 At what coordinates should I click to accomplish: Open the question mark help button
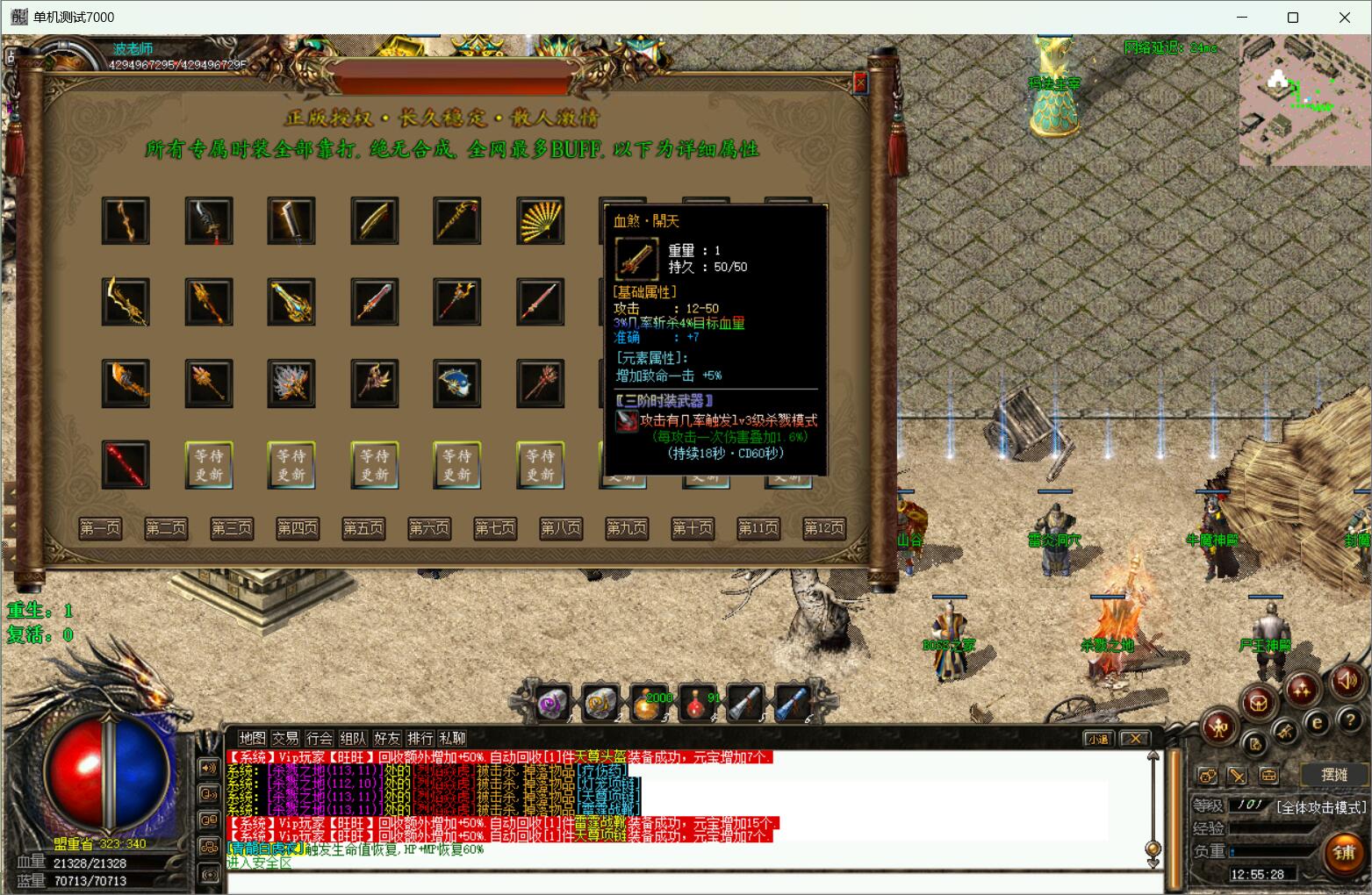[1350, 720]
